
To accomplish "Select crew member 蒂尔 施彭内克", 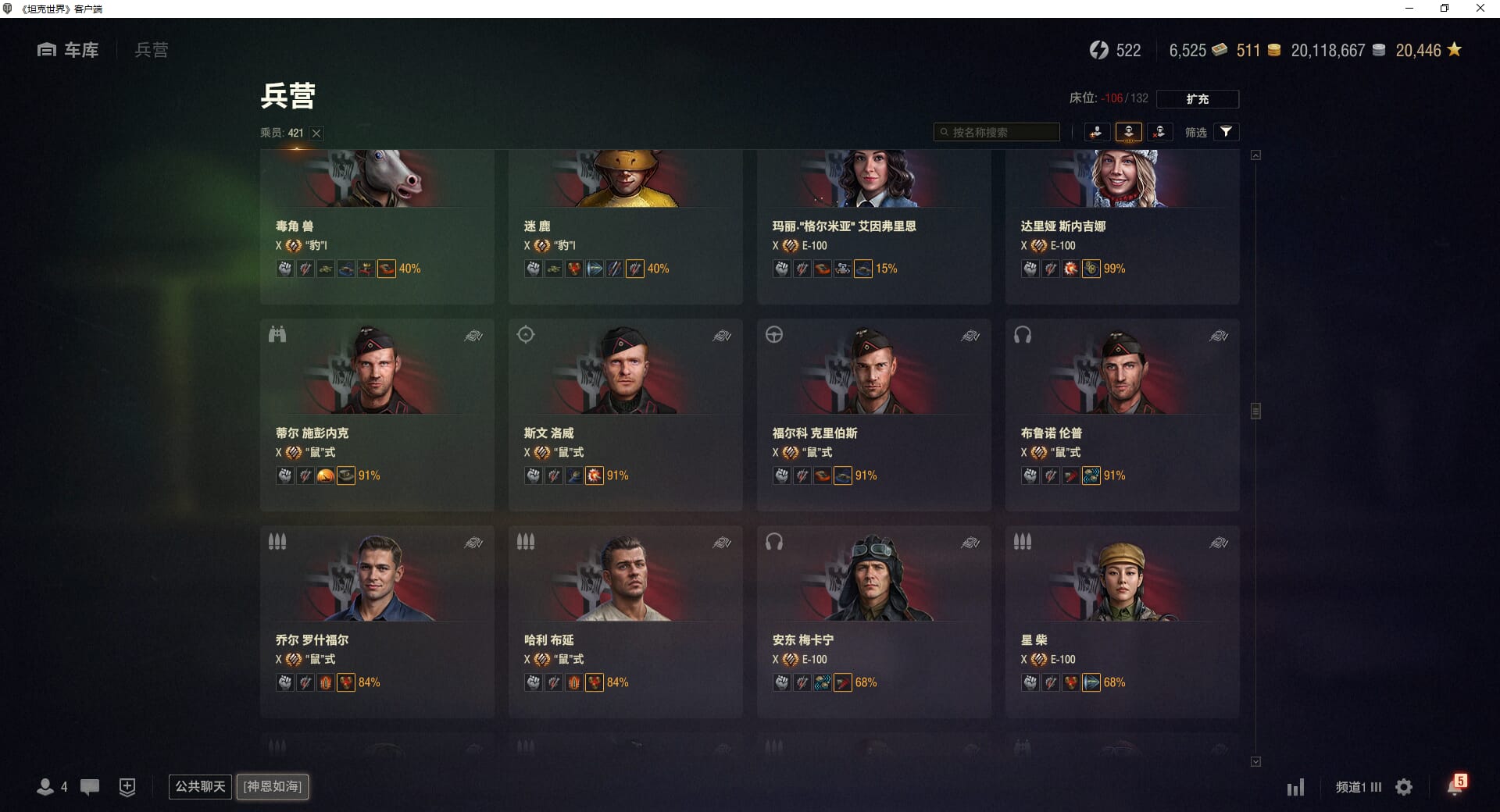I will click(x=377, y=414).
